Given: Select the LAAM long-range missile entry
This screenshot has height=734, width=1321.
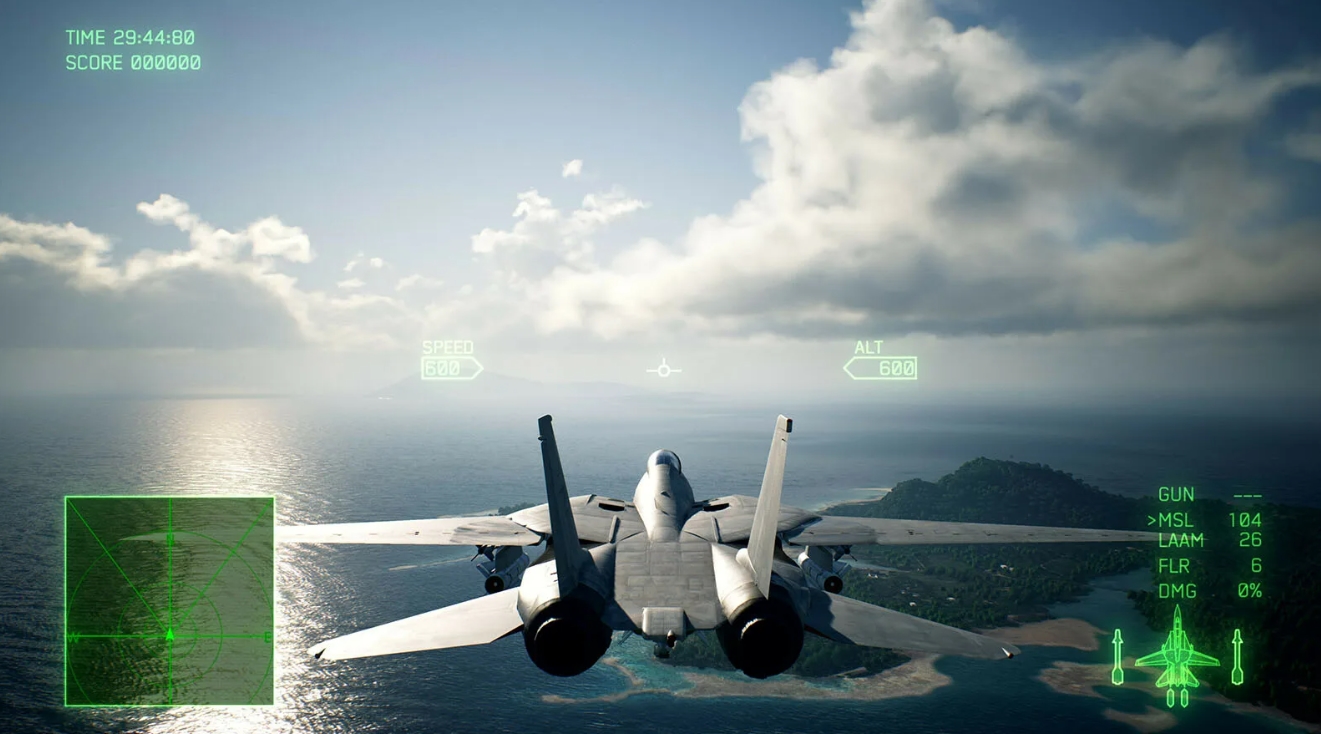Looking at the screenshot, I should point(1181,541).
